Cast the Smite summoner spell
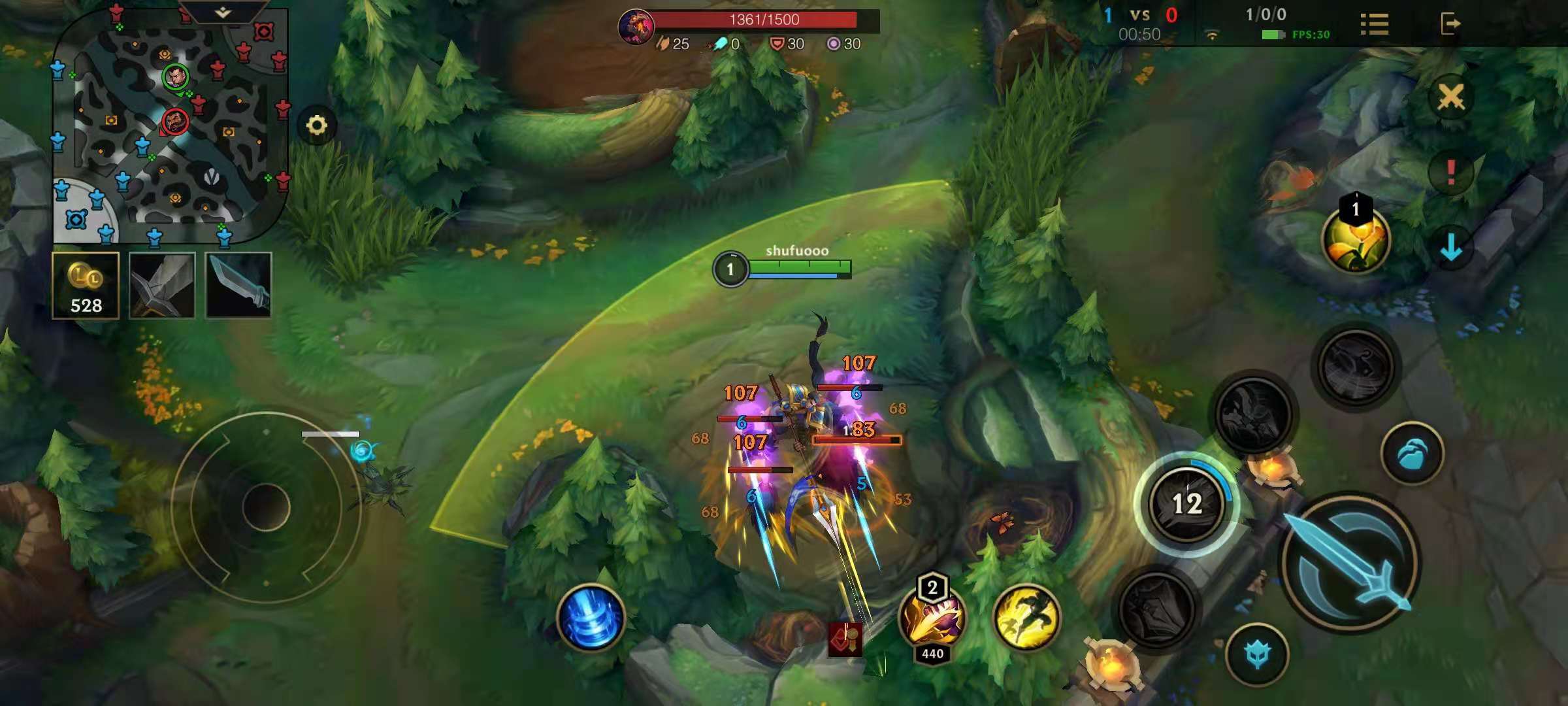 (x=932, y=618)
